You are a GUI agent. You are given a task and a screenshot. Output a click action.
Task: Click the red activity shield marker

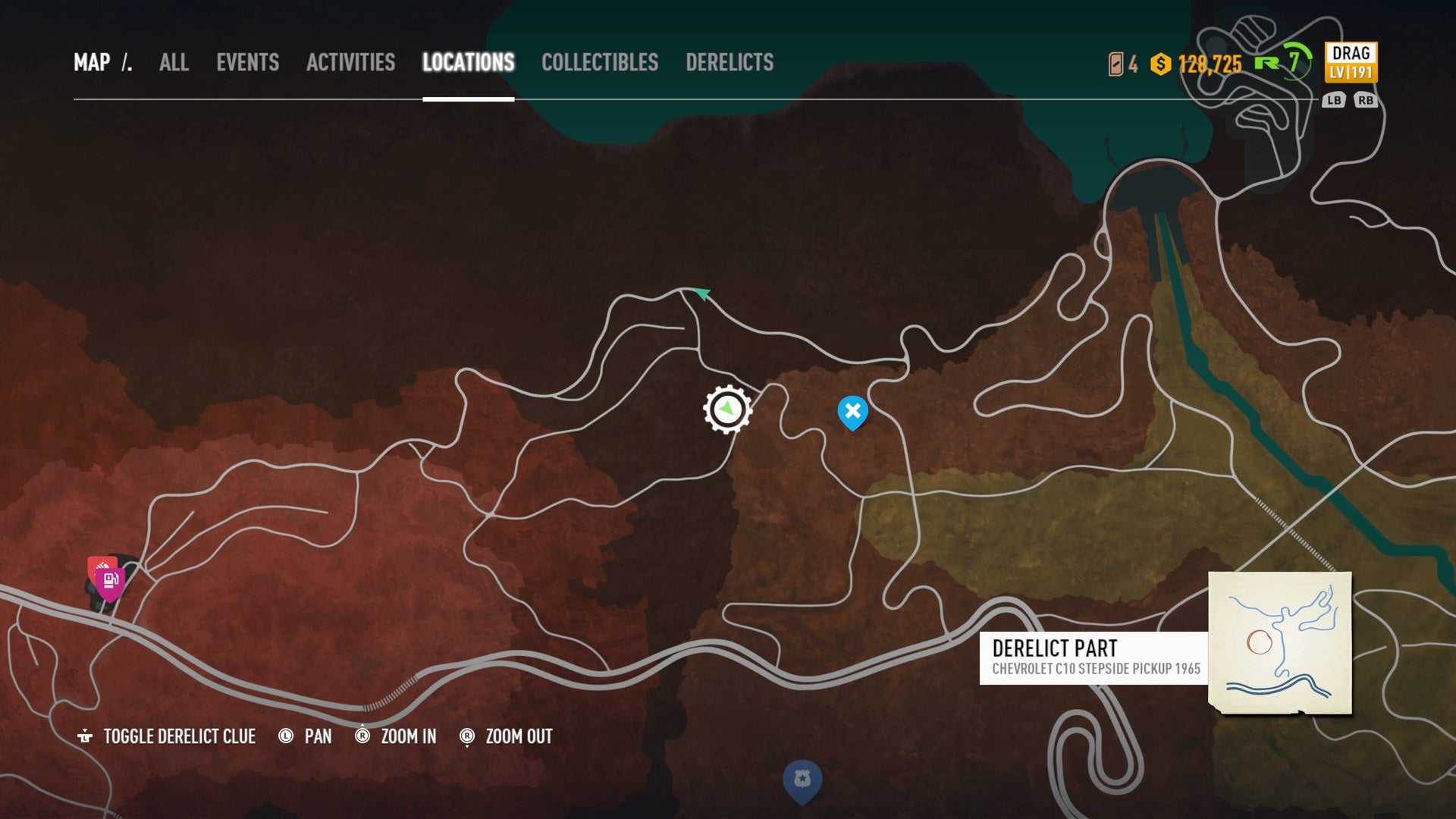[x=100, y=567]
